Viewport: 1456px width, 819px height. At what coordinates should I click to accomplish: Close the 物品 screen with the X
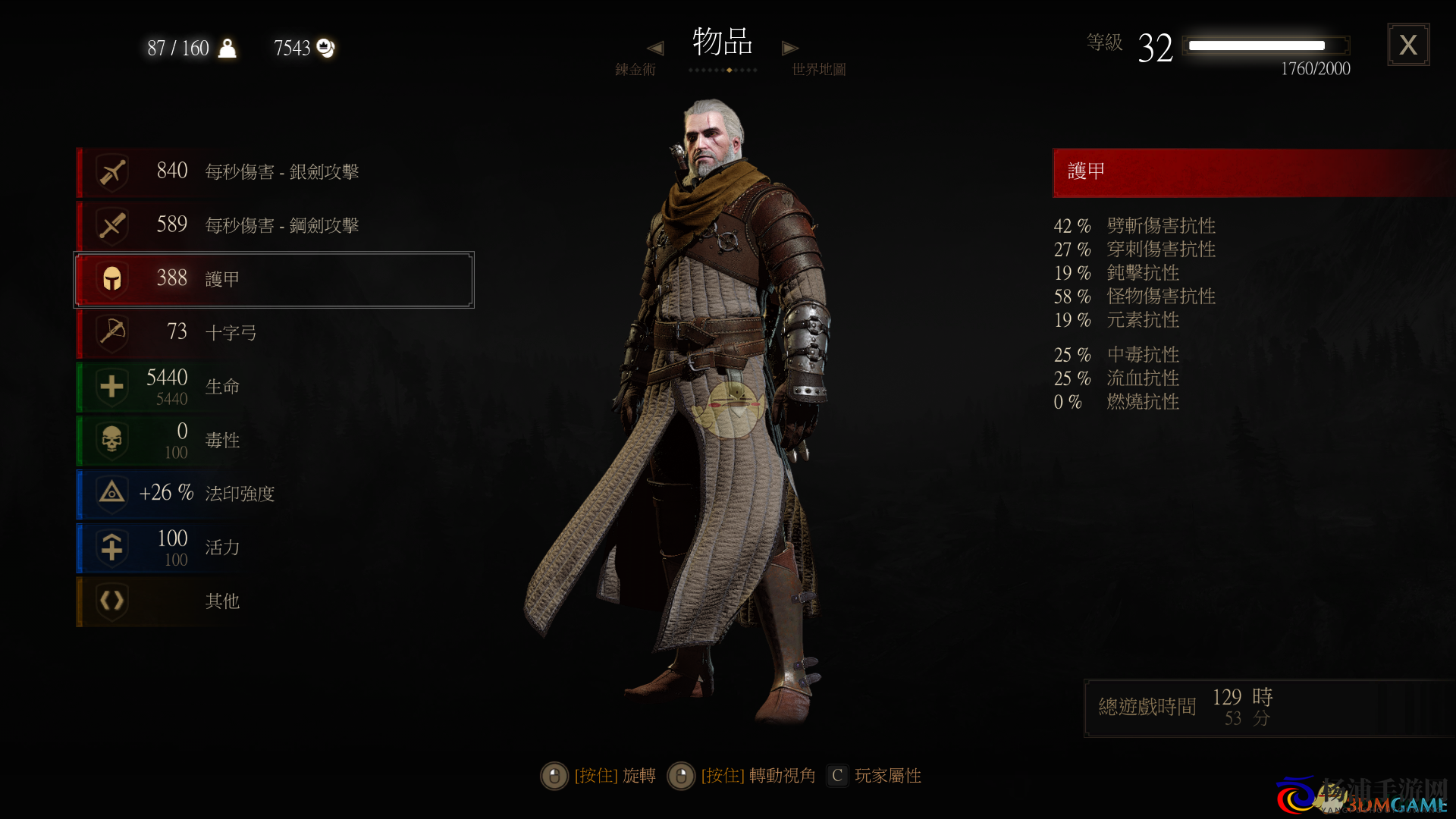1408,45
